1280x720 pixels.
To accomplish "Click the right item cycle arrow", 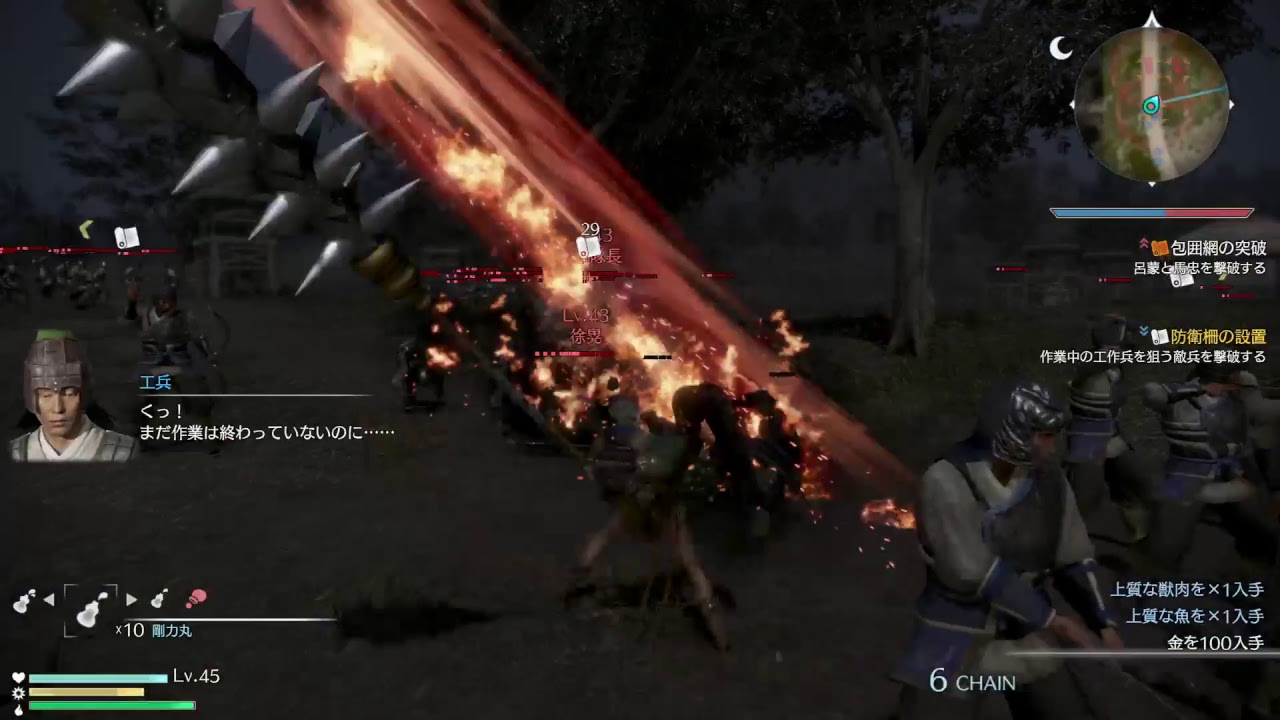I will coord(131,600).
